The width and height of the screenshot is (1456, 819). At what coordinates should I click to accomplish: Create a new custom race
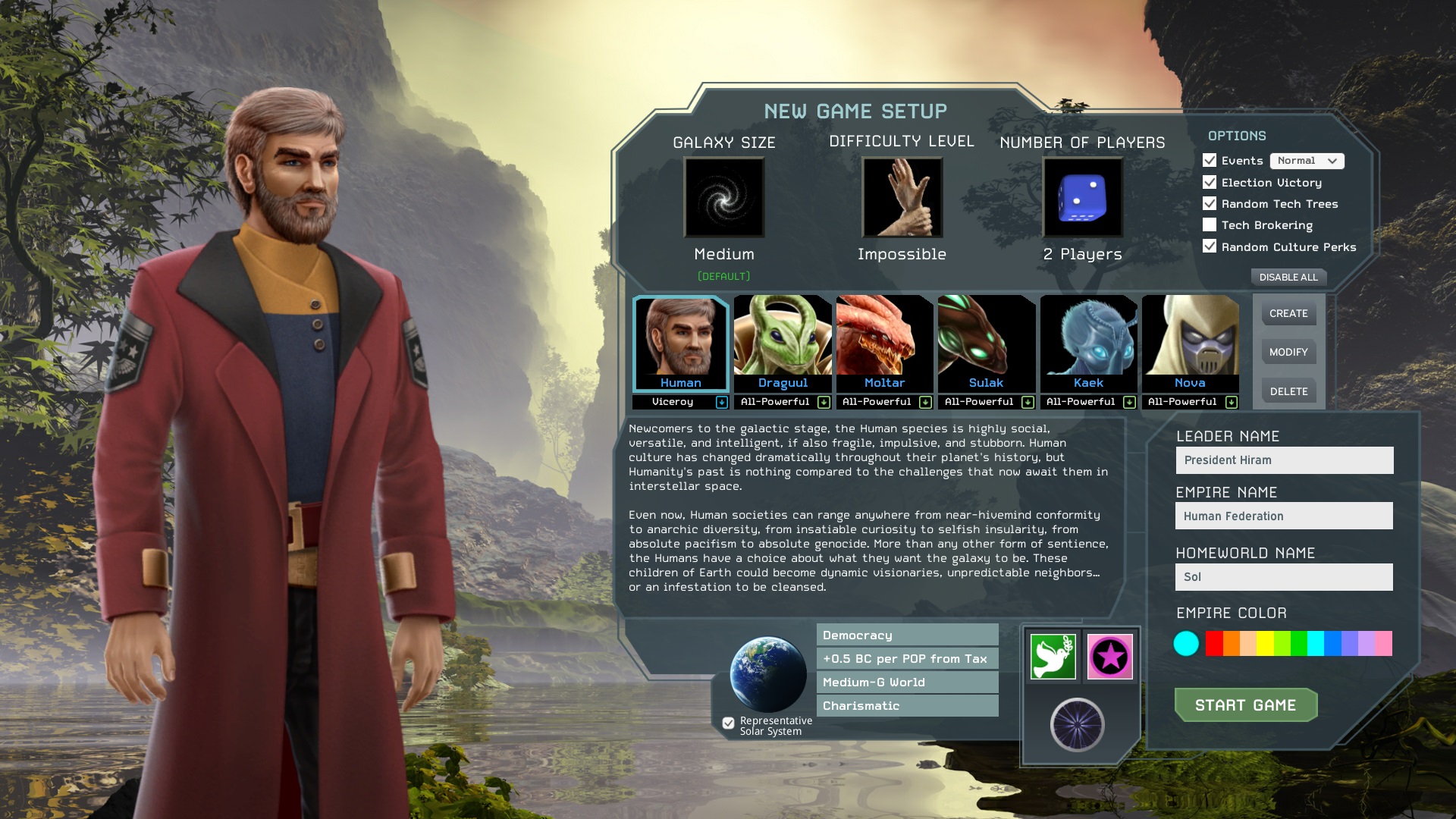(x=1288, y=313)
